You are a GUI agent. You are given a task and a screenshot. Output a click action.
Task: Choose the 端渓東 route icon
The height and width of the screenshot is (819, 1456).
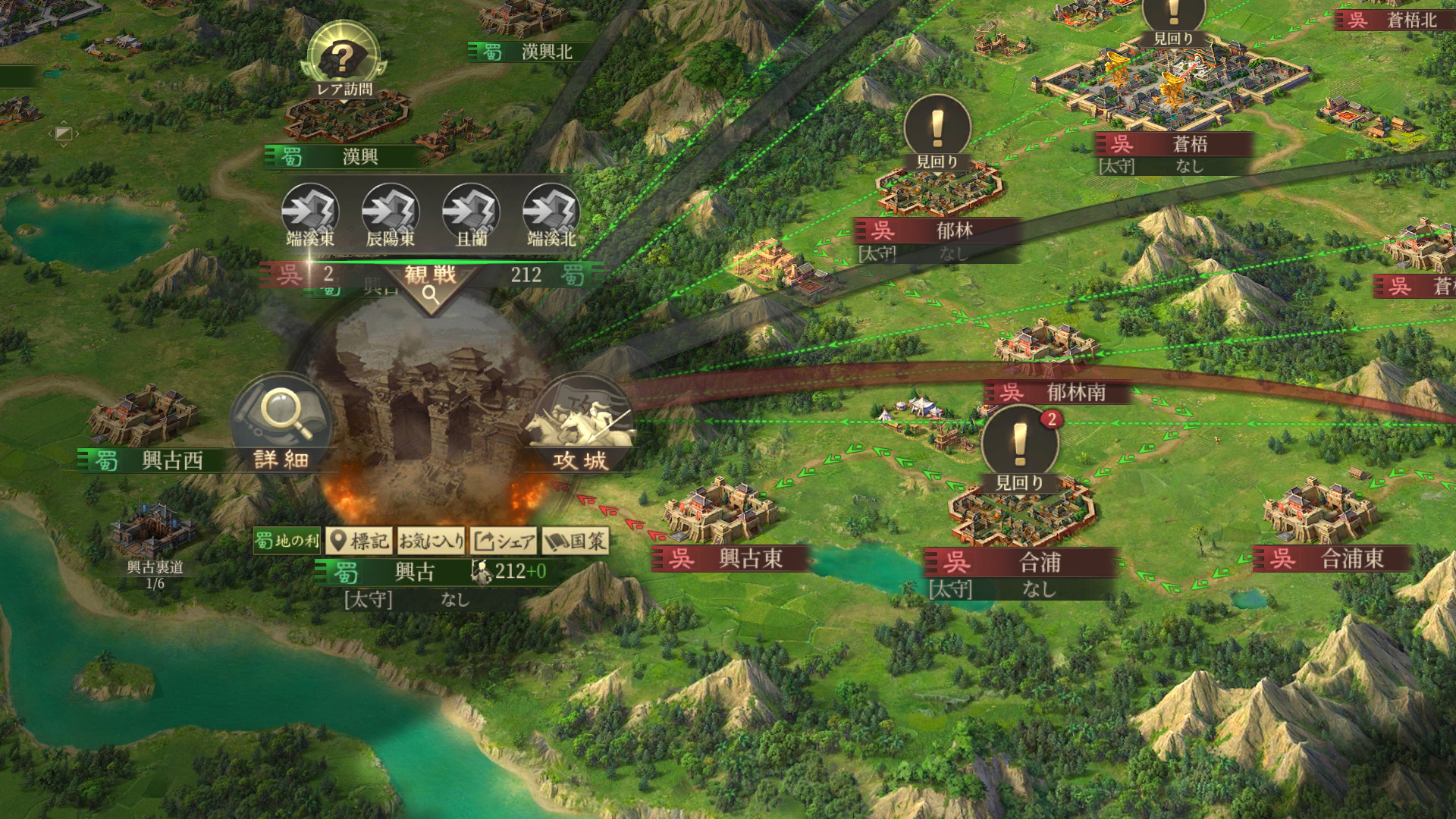tap(310, 215)
